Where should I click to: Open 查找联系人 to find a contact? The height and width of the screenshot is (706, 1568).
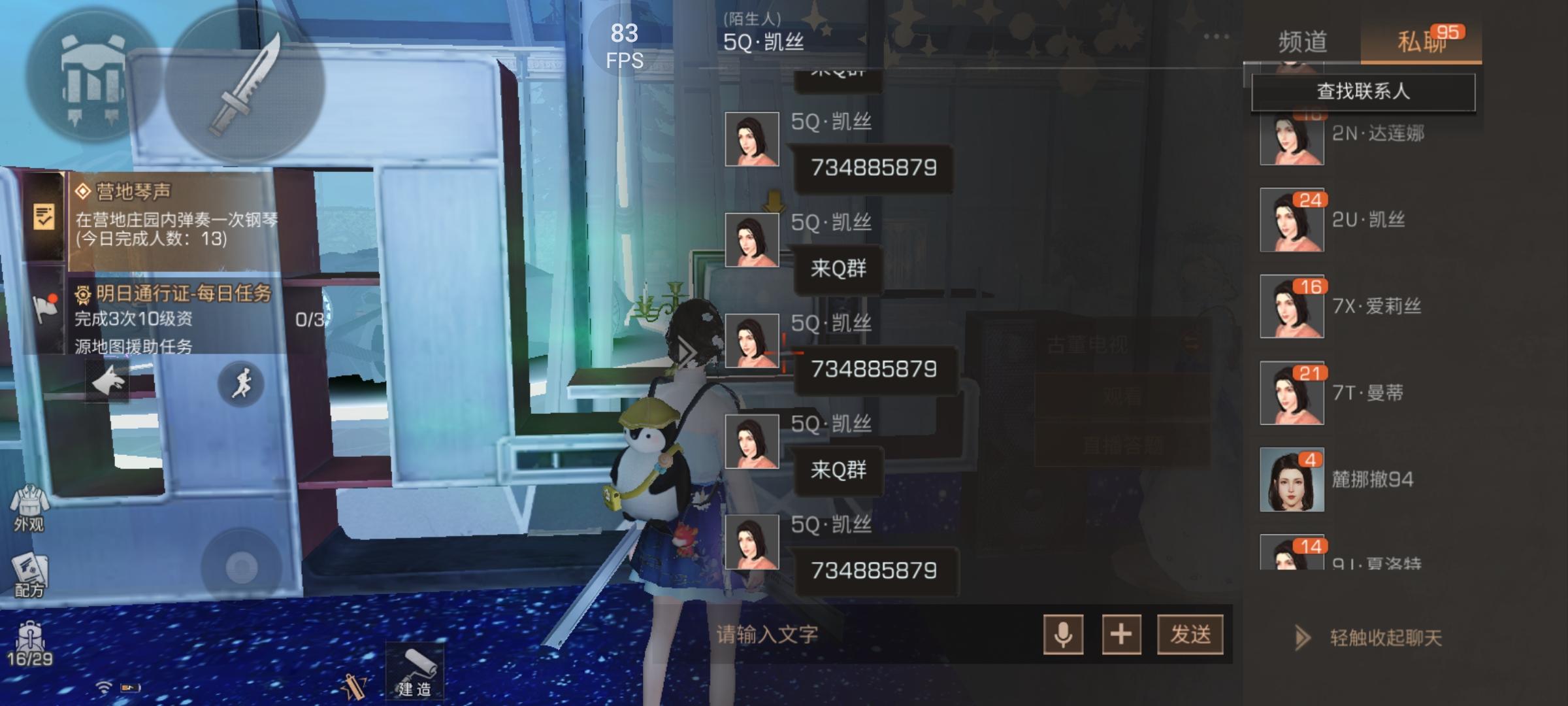1366,92
